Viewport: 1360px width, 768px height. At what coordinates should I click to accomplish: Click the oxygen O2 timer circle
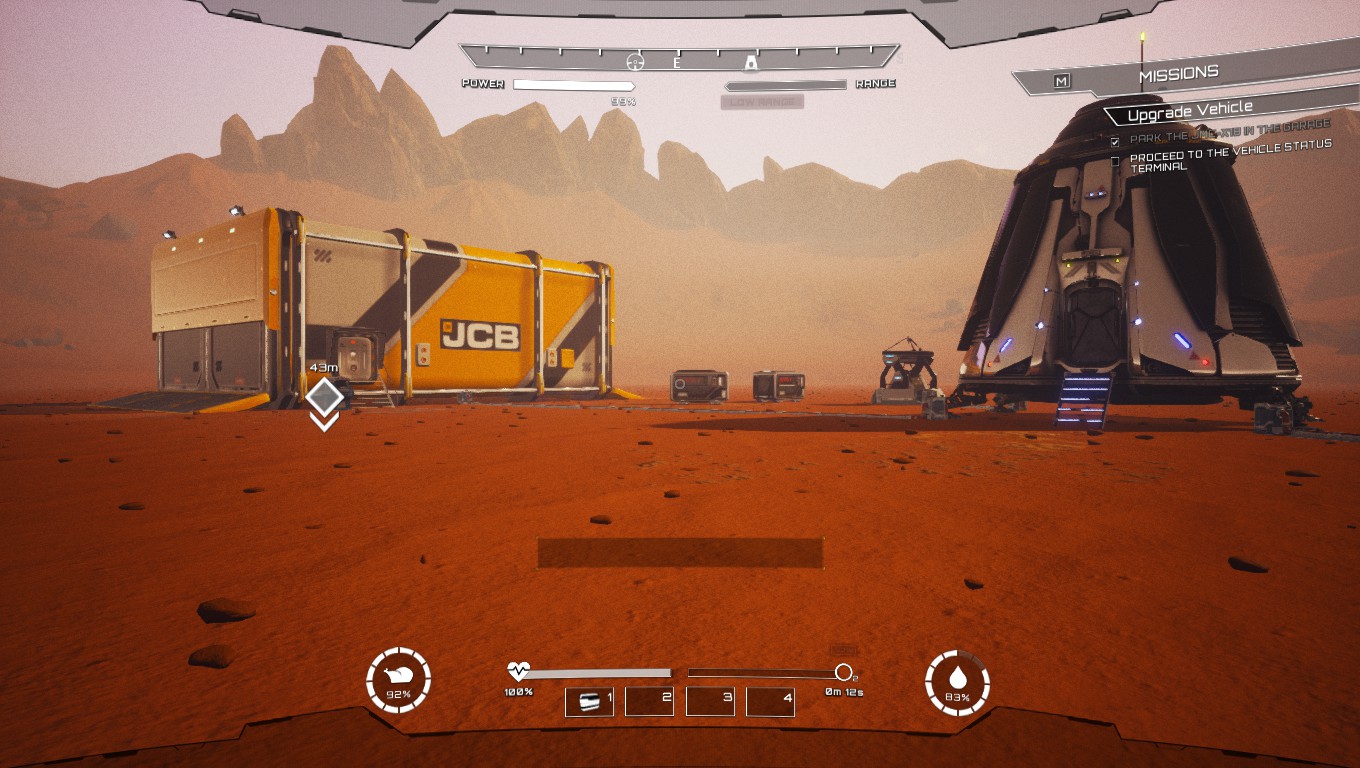pos(843,670)
